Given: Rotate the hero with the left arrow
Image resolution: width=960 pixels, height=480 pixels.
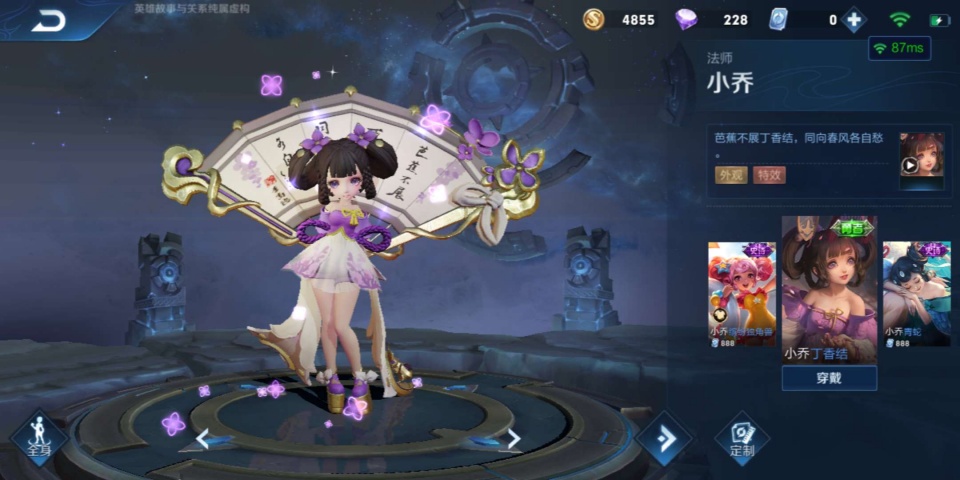Looking at the screenshot, I should 203,438.
